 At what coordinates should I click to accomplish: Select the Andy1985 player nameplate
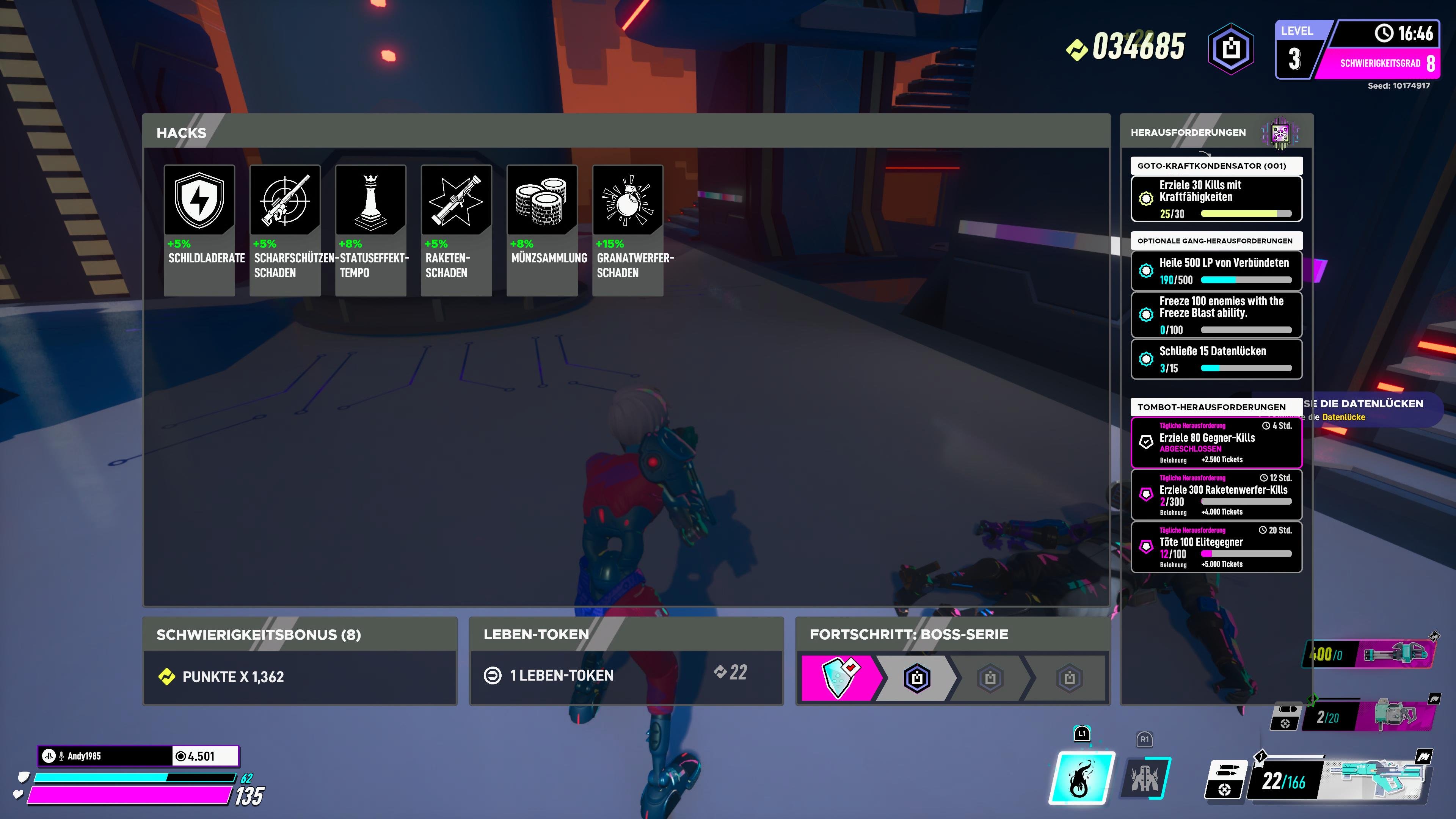tap(105, 756)
